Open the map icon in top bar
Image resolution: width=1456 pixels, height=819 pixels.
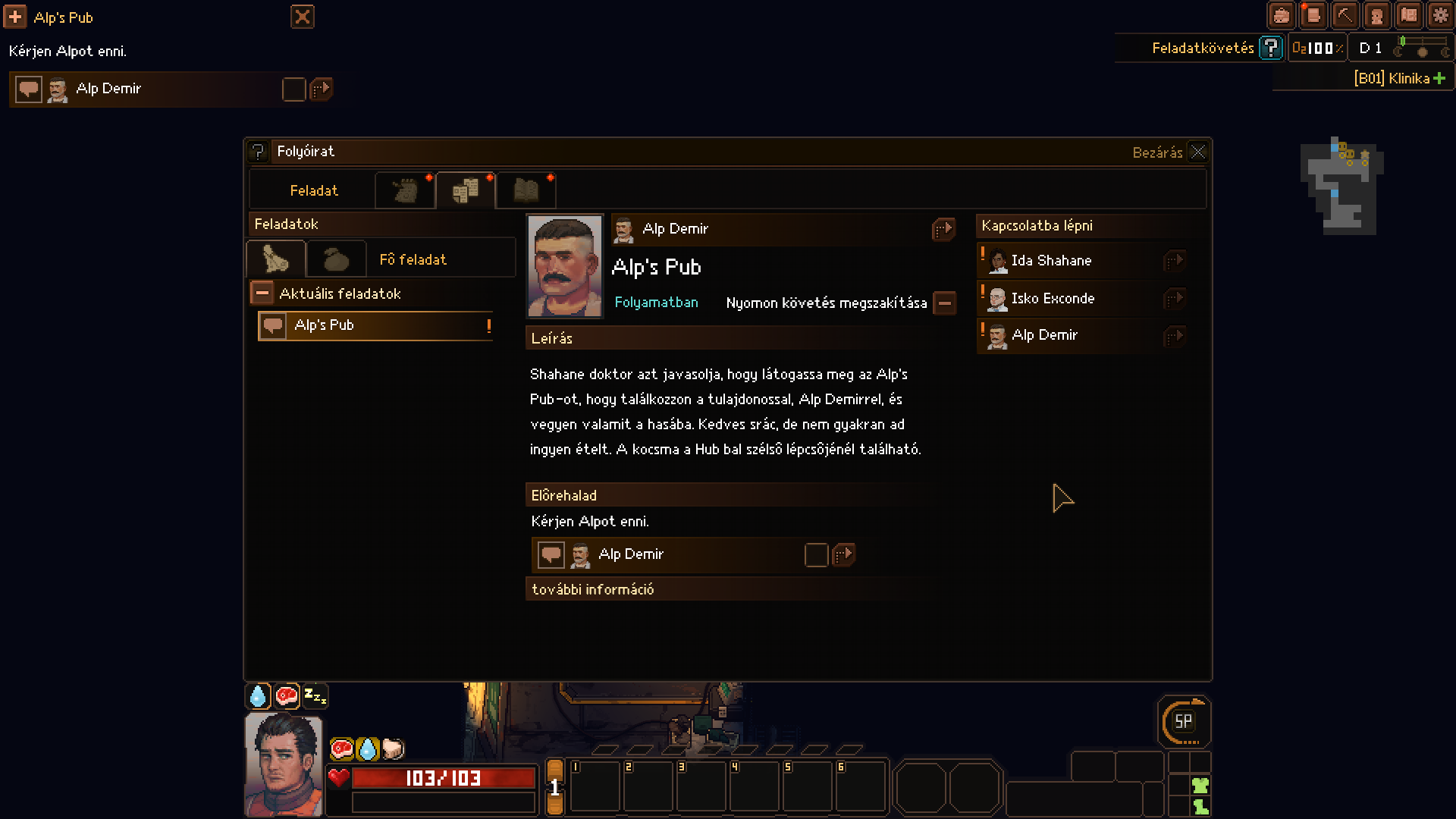pyautogui.click(x=1409, y=15)
